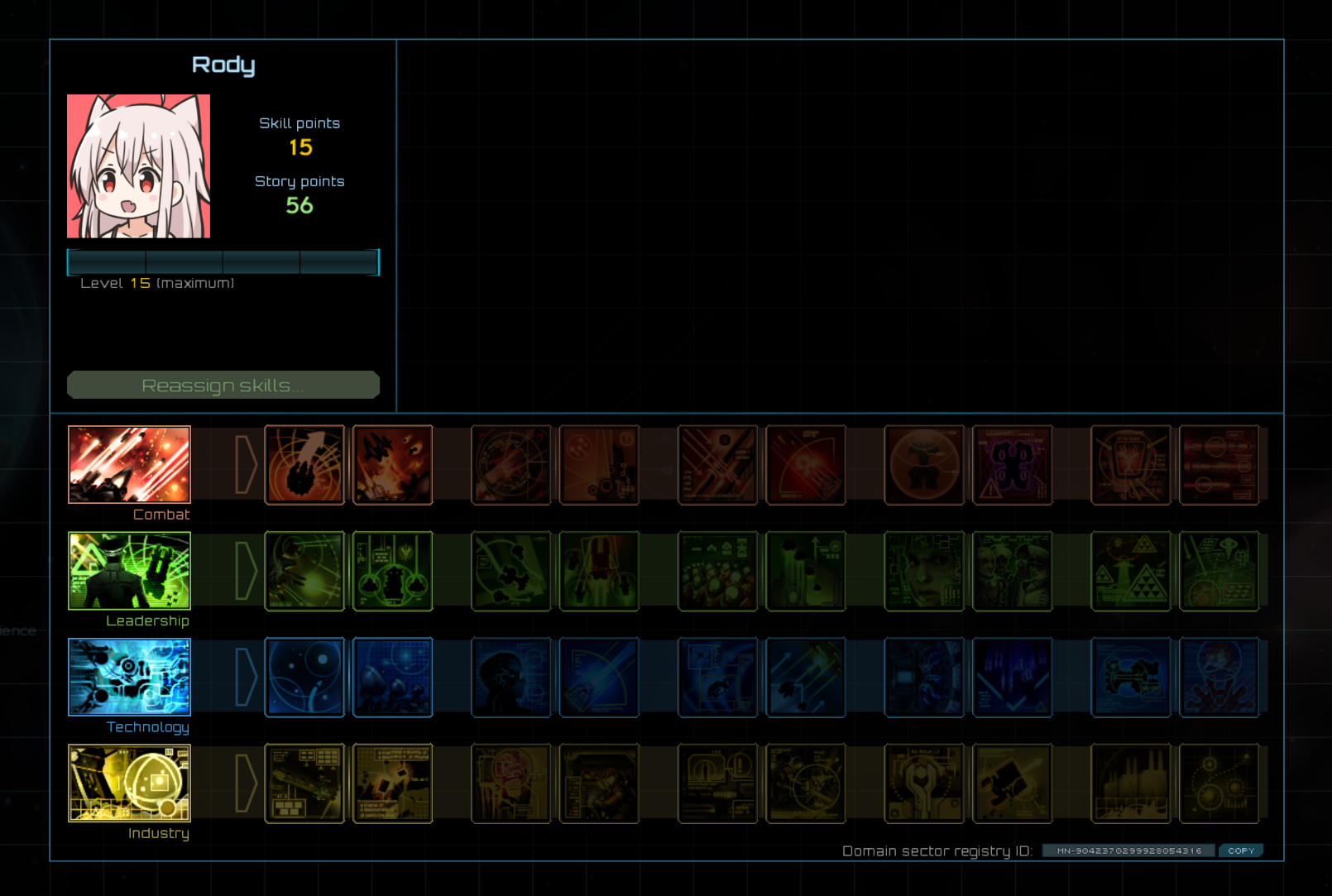Select the Industry category icon

click(129, 783)
